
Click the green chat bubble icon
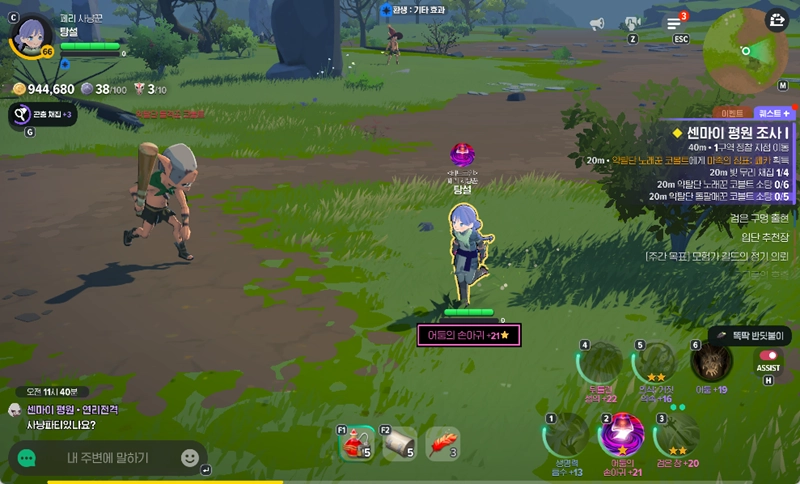coord(27,458)
